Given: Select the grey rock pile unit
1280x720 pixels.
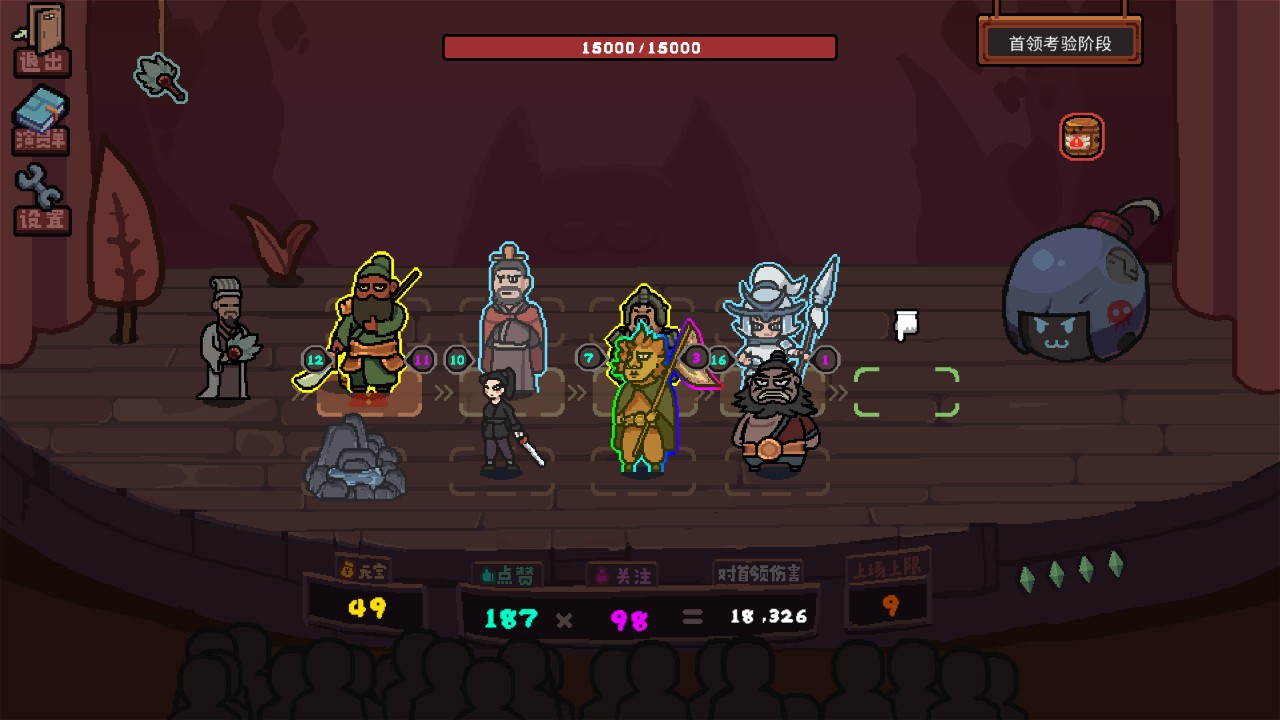Looking at the screenshot, I should pos(356,460).
